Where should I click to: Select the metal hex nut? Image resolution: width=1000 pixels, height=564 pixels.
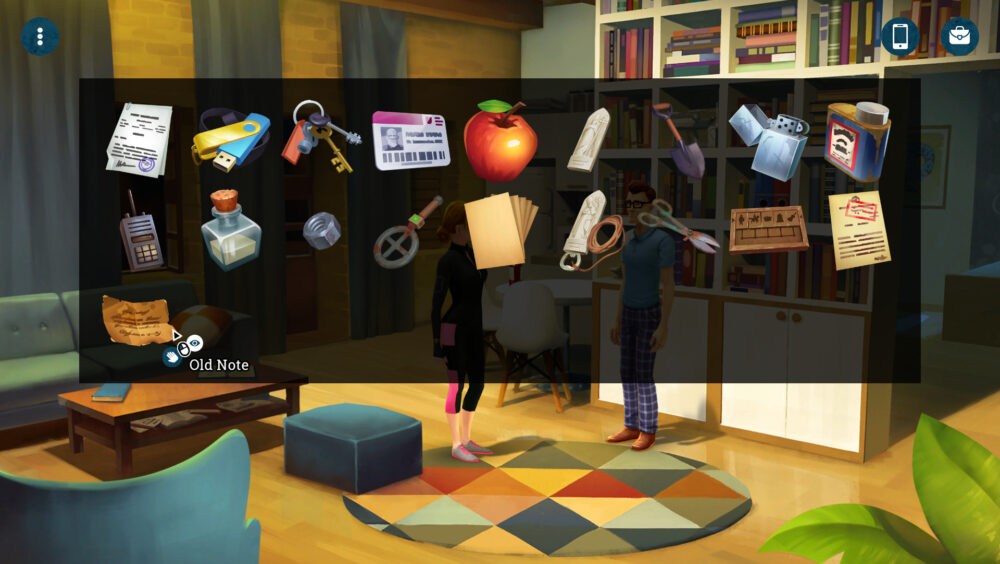click(321, 230)
